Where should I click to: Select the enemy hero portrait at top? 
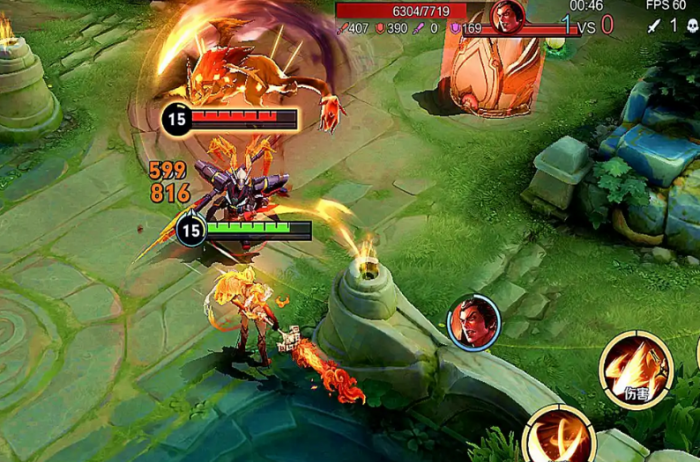(x=508, y=15)
